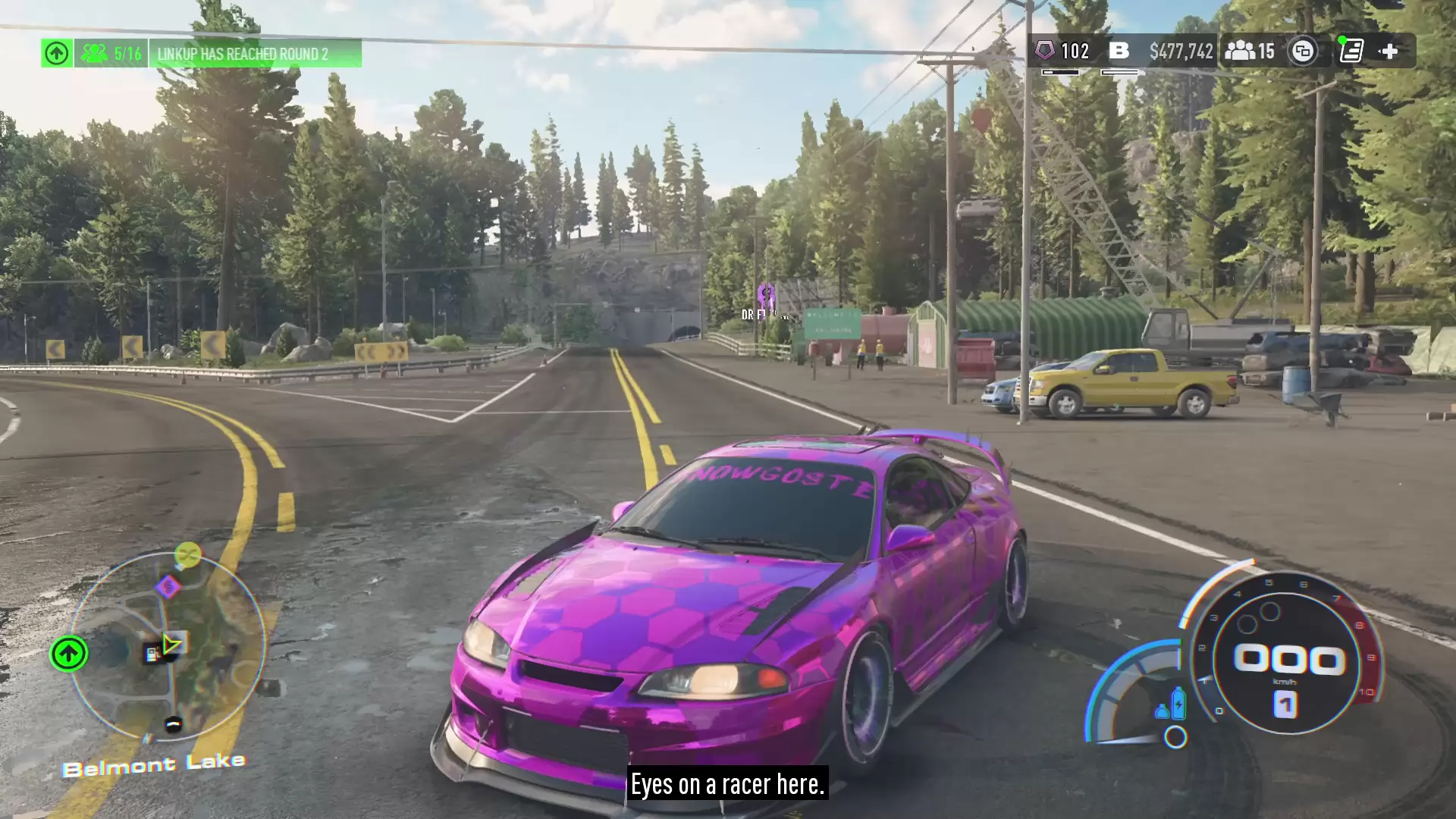Select the purple dollar marker on minimap

point(168,586)
